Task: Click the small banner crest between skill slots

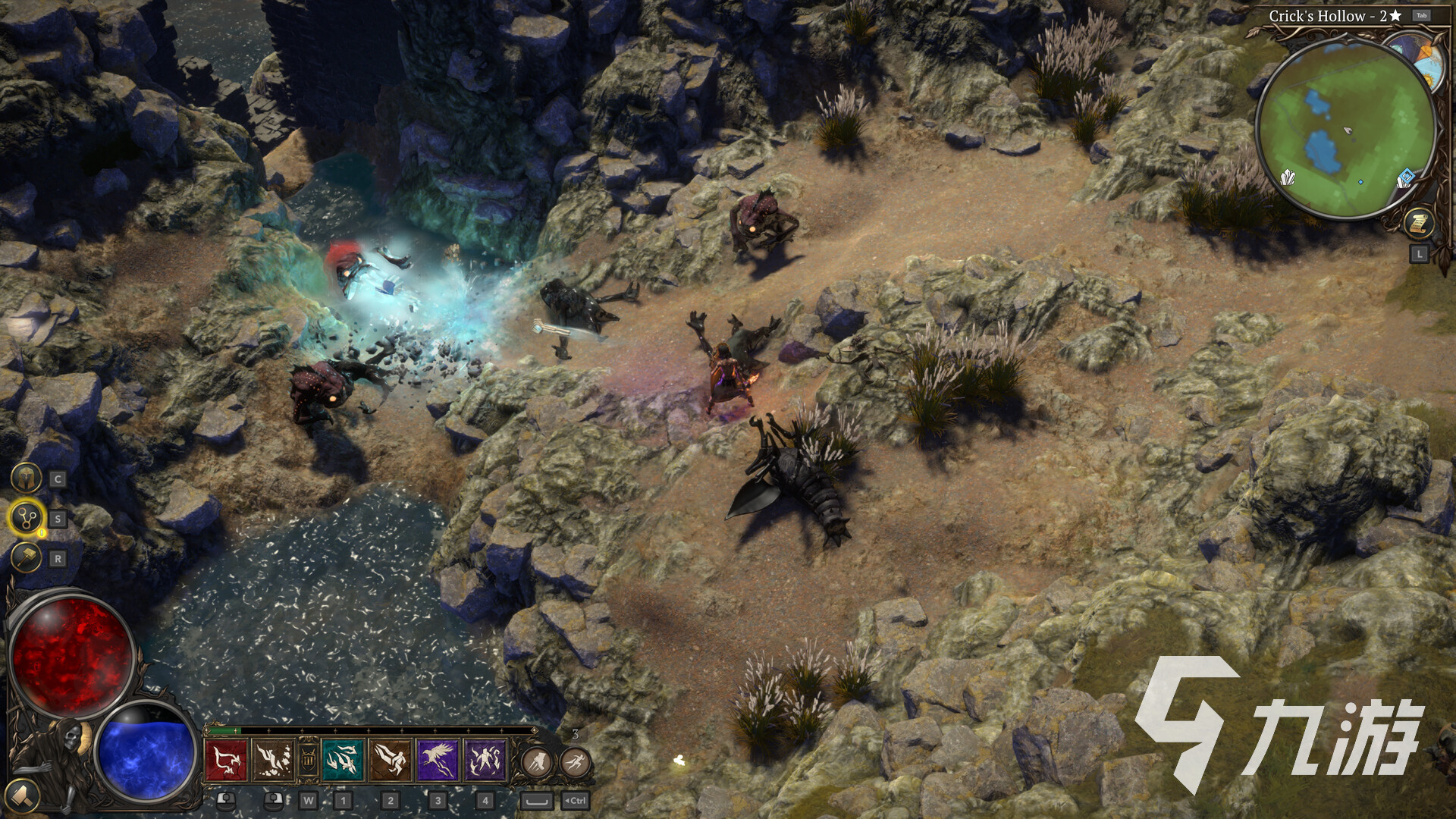Action: click(x=308, y=760)
